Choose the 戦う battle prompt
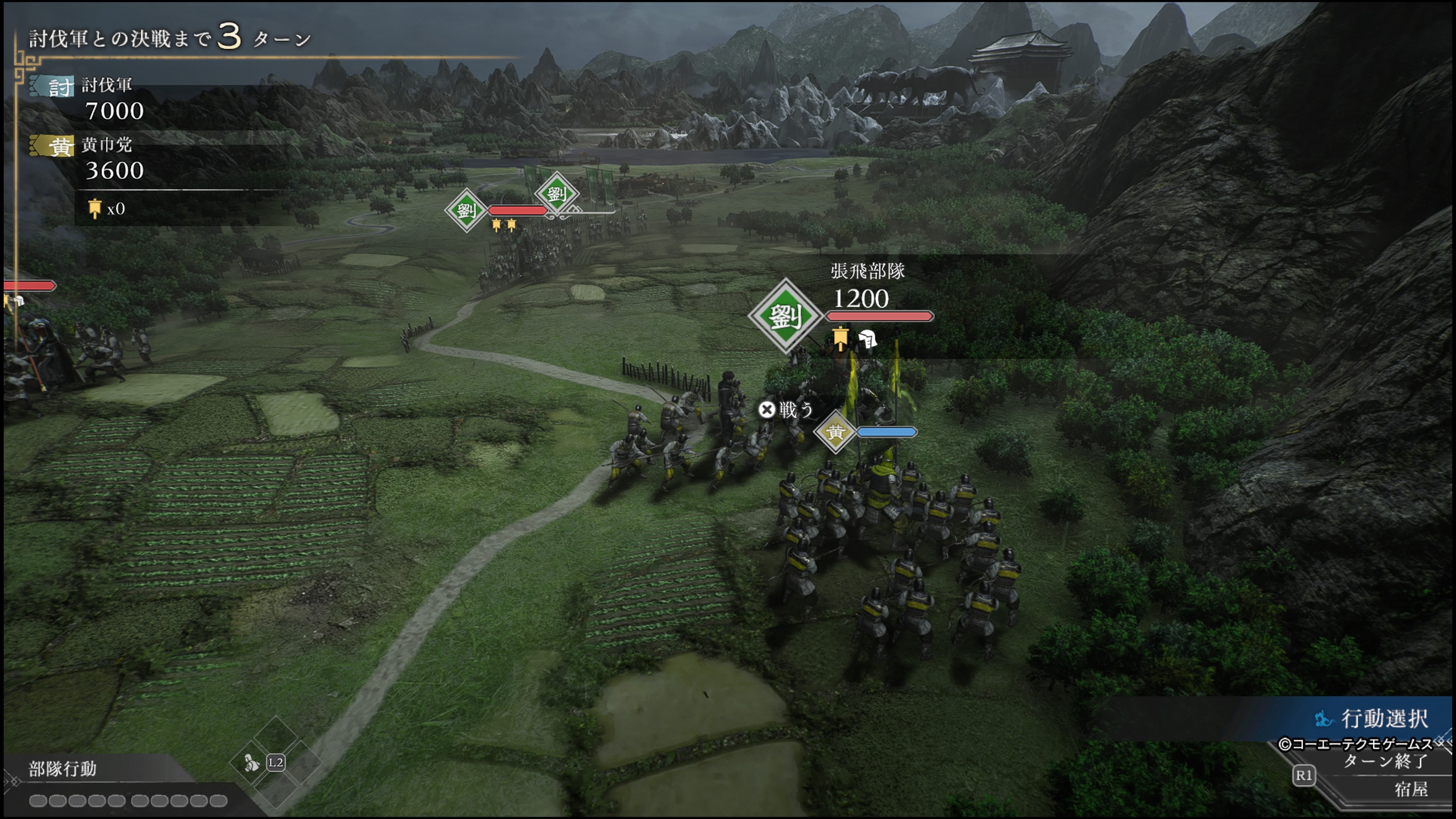This screenshot has width=1456, height=819. [786, 410]
